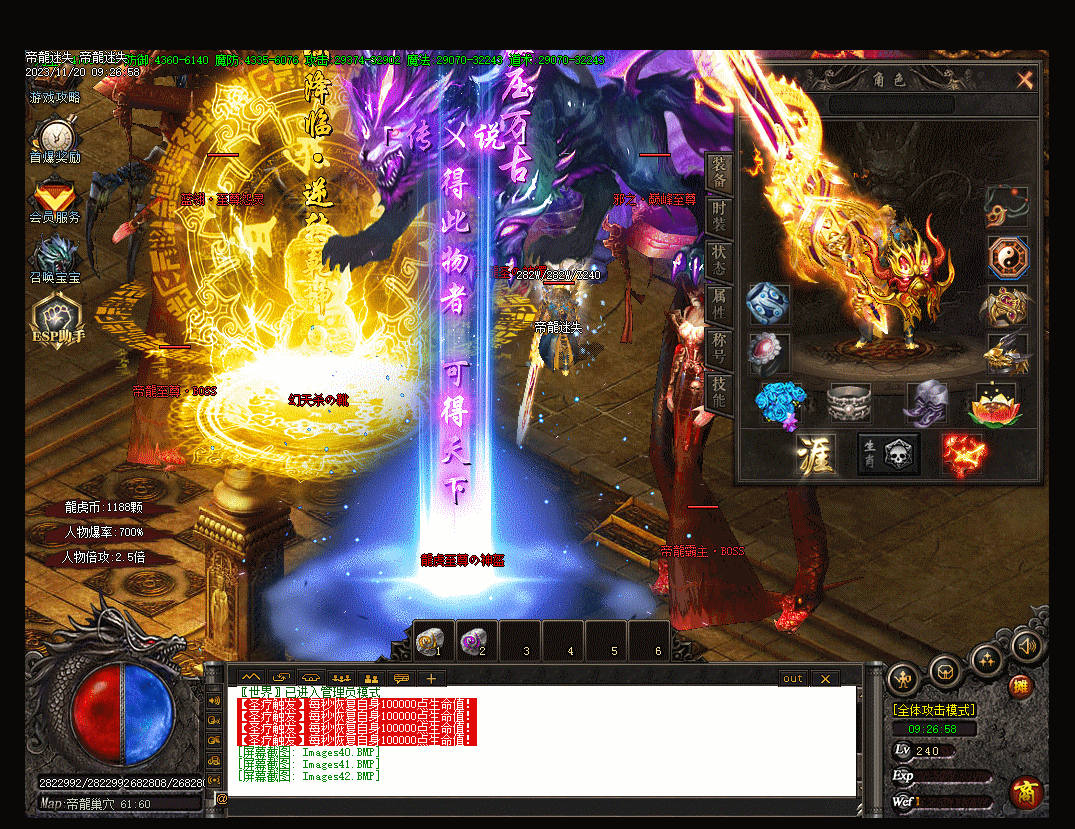The image size is (1075, 829).
Task: Select the 技能 skills tab
Action: click(x=720, y=391)
